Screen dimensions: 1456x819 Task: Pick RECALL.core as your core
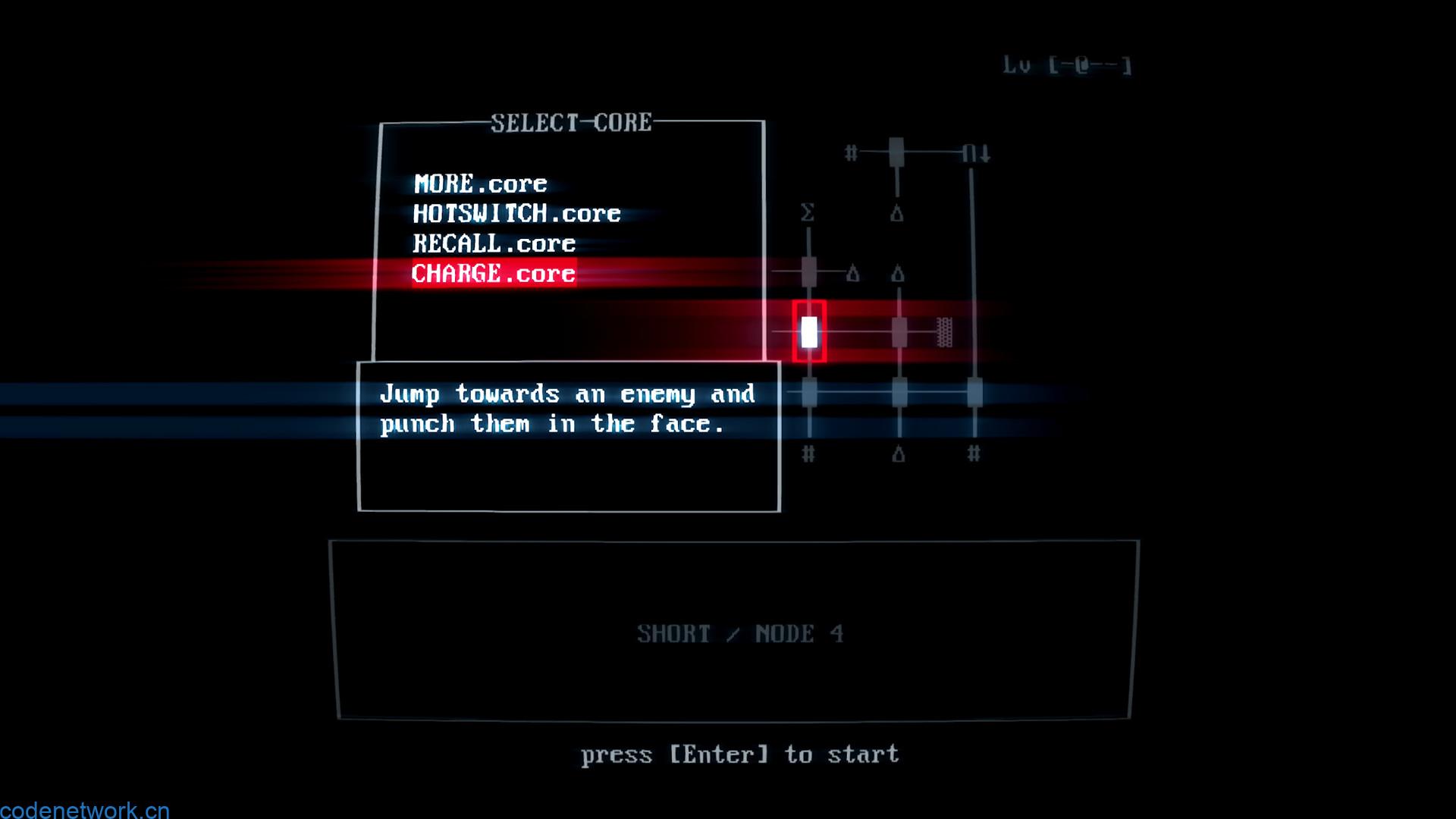point(493,243)
